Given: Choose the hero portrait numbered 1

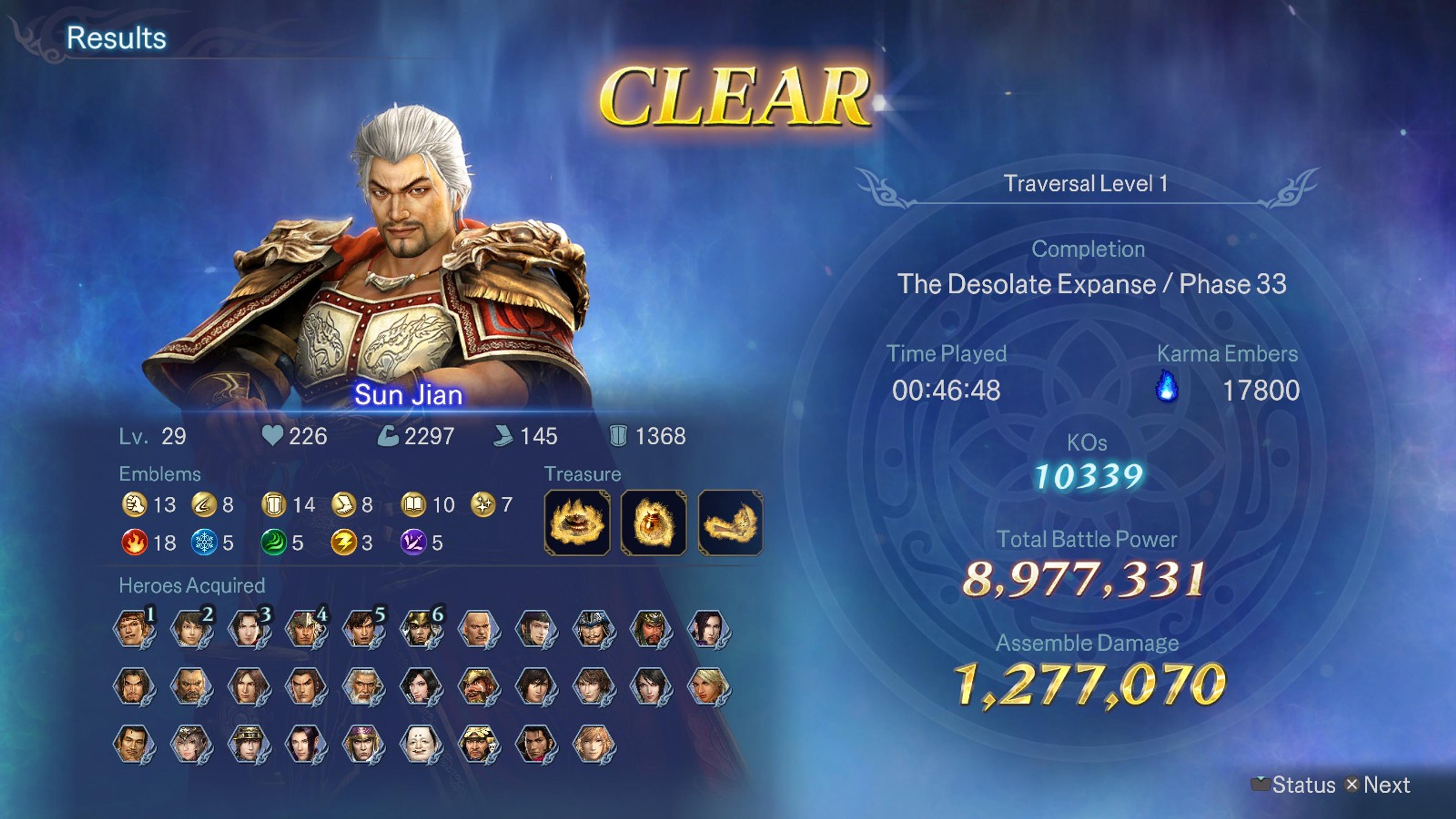Looking at the screenshot, I should (134, 629).
